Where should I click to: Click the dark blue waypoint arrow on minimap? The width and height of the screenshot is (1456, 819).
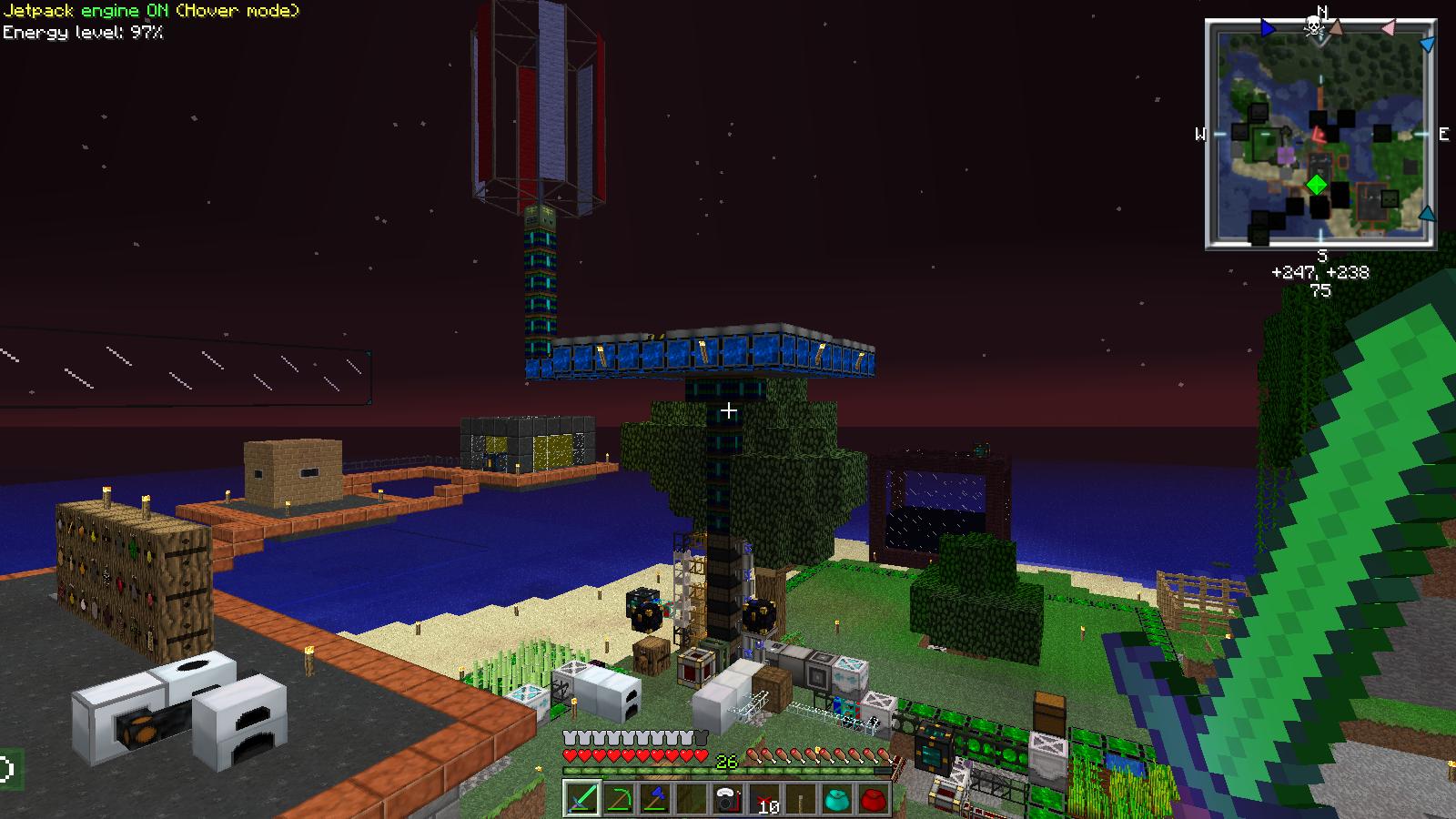[x=1268, y=29]
